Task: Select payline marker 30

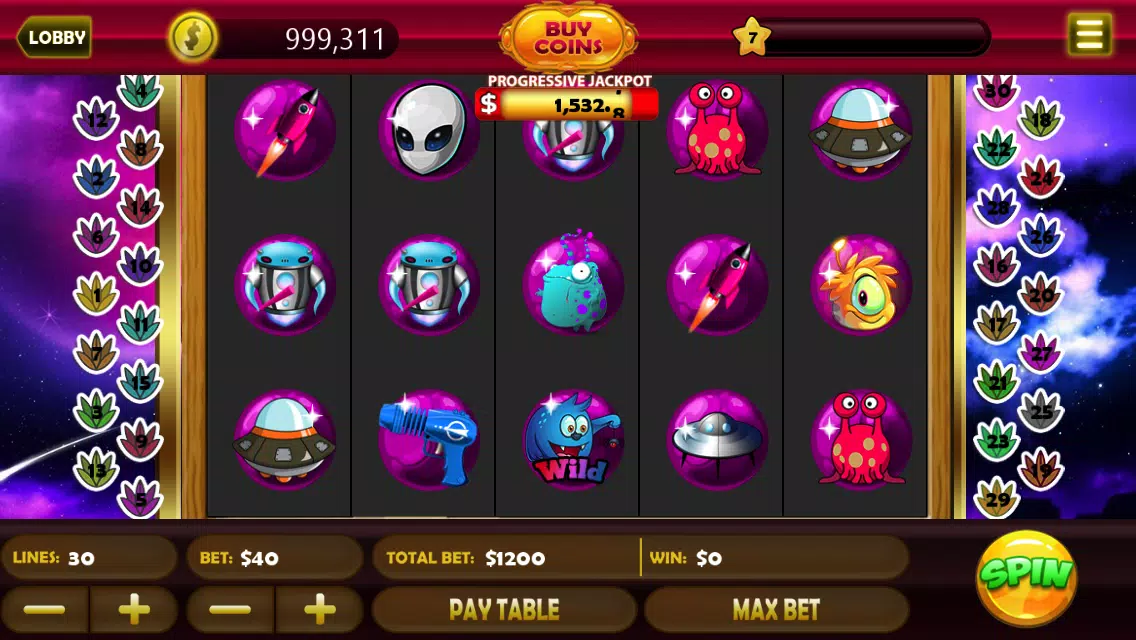Action: click(x=997, y=92)
